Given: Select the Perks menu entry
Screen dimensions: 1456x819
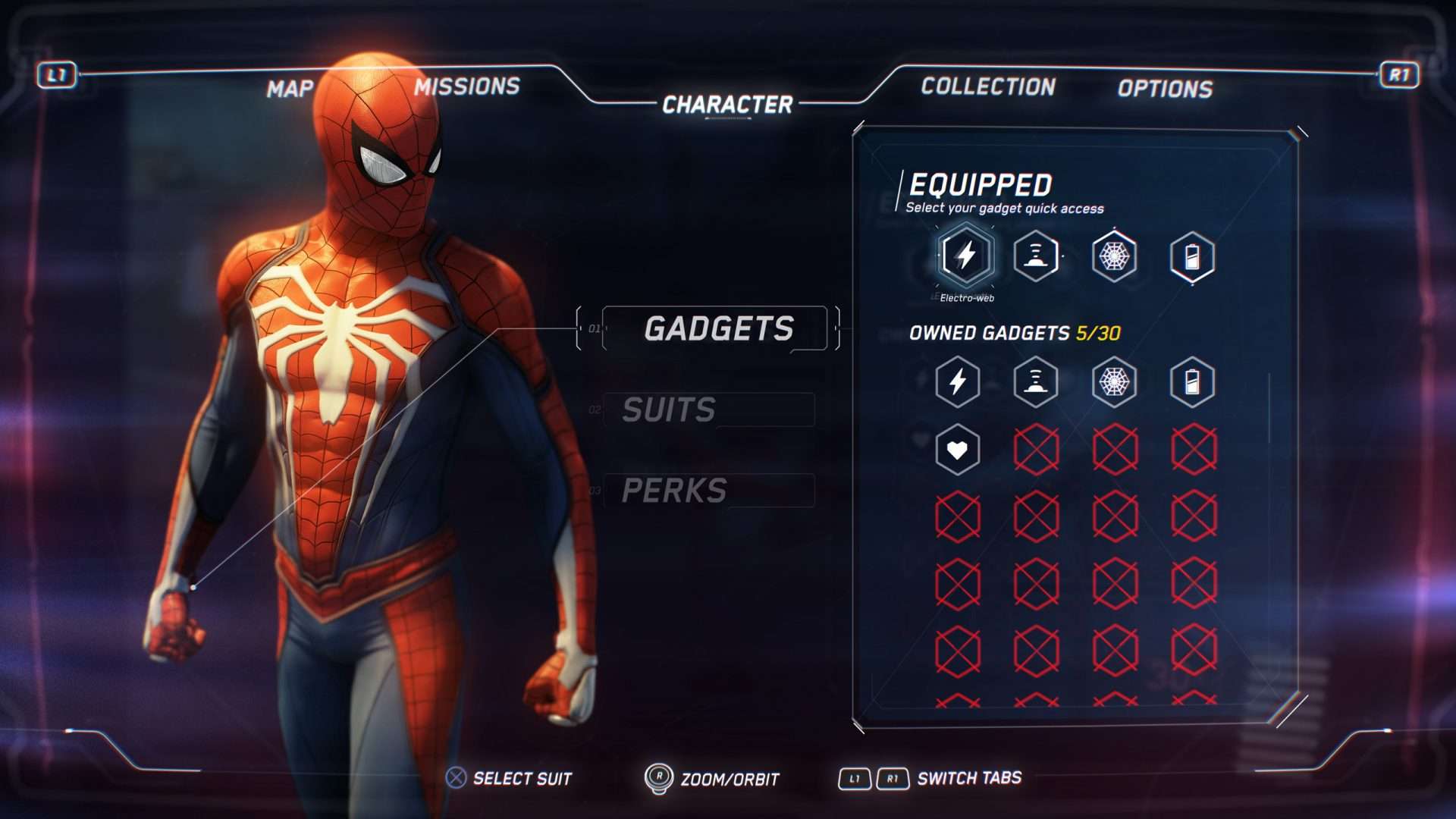Looking at the screenshot, I should (674, 491).
